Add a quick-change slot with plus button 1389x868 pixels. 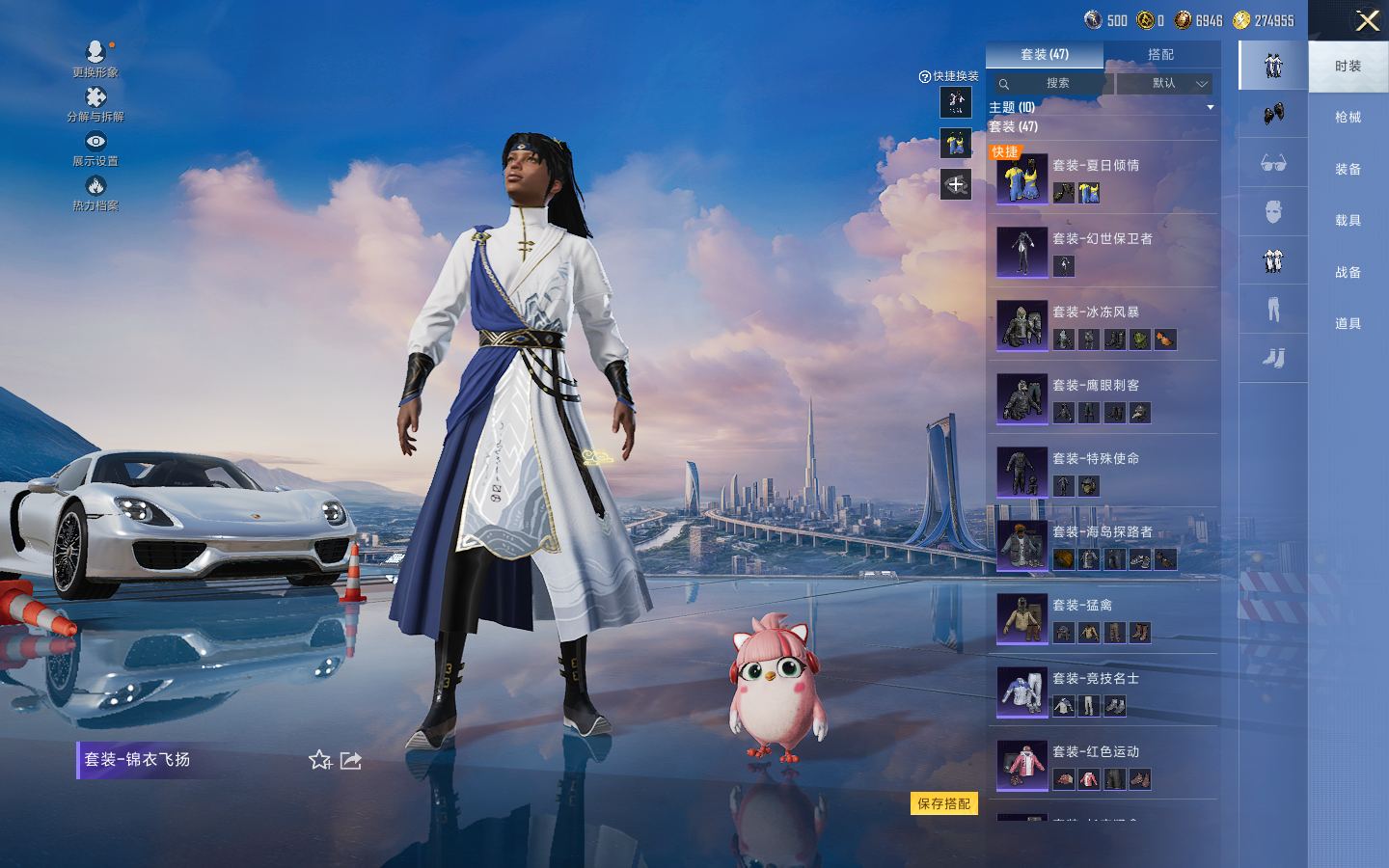coord(956,184)
